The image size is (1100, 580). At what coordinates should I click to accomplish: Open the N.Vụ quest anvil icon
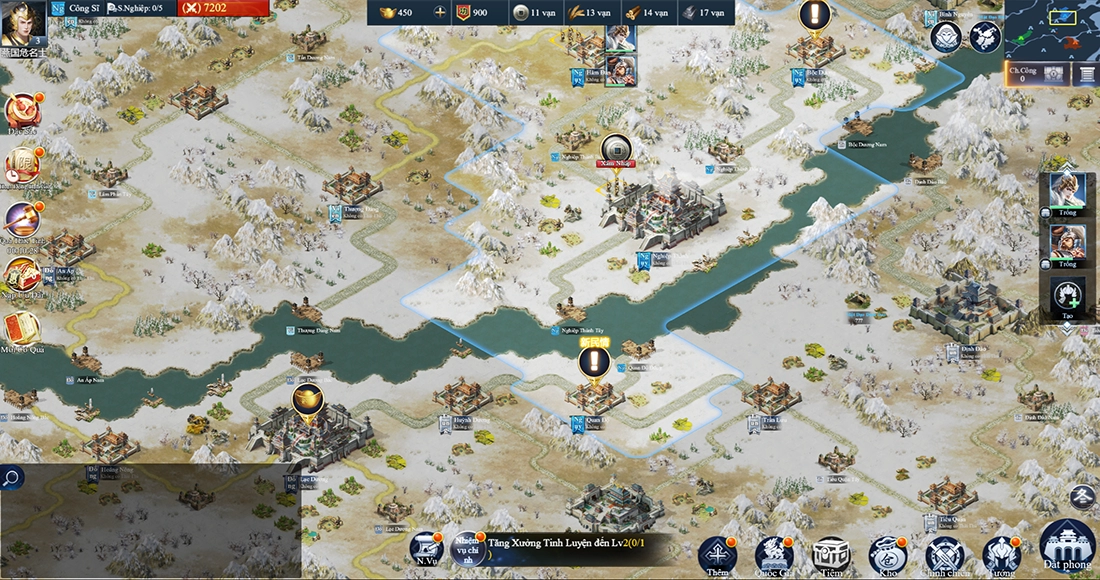(x=426, y=549)
